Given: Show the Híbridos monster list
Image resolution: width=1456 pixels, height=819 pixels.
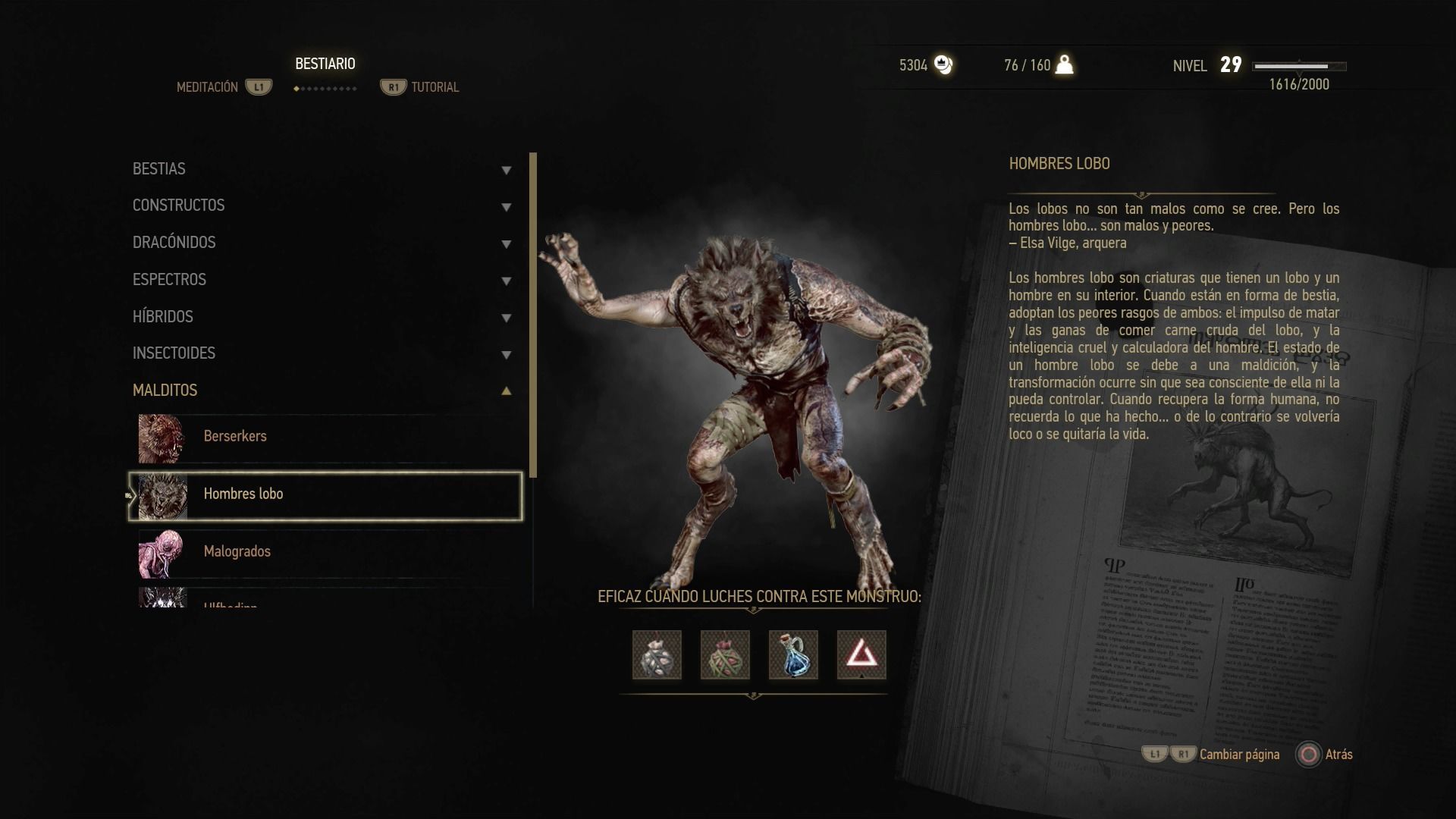Looking at the screenshot, I should (322, 317).
